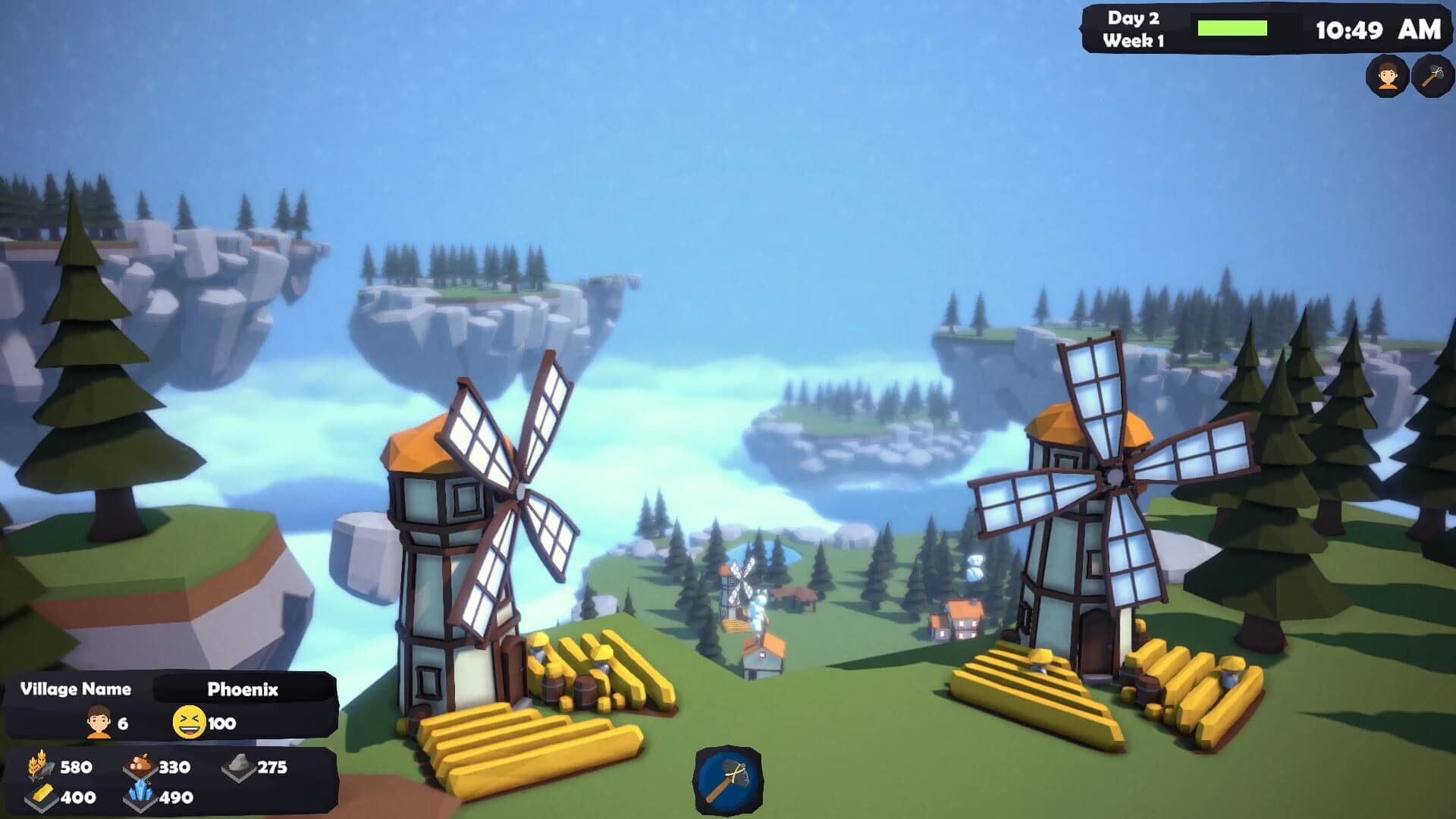
Task: Expand the resource summary panel
Action: coord(152,781)
